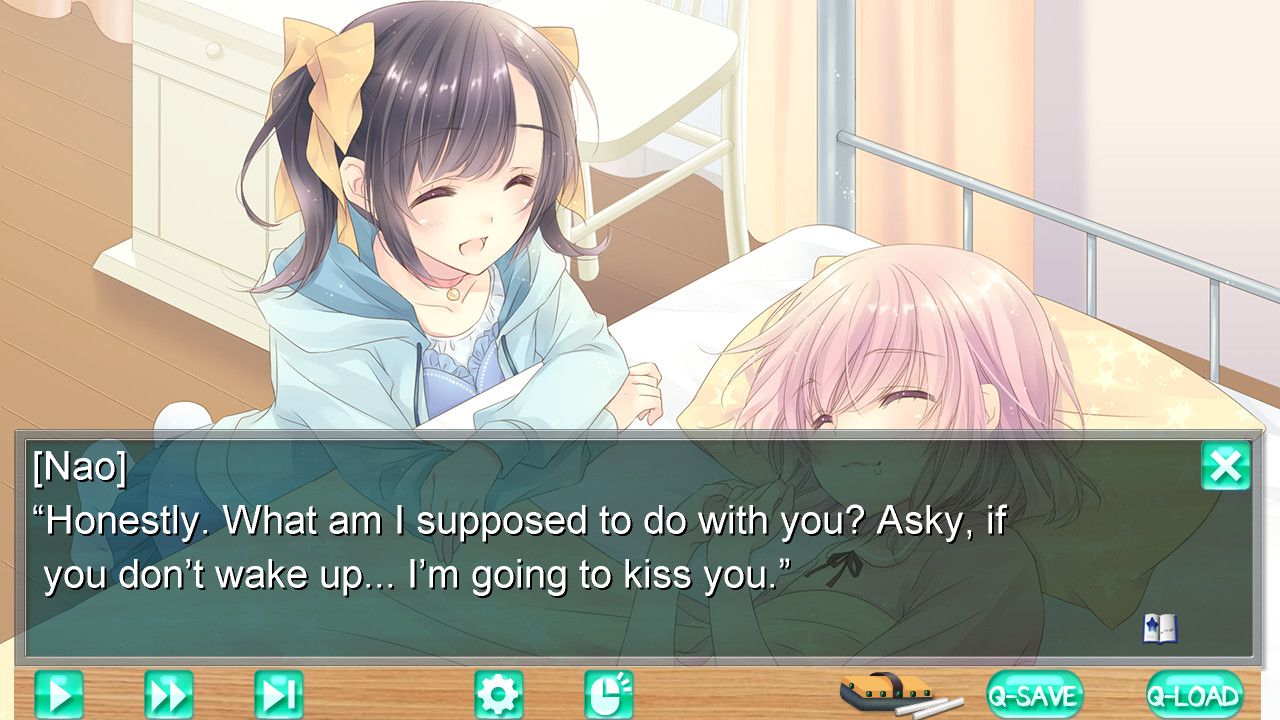
Task: Open settings with the gear icon
Action: coord(499,694)
